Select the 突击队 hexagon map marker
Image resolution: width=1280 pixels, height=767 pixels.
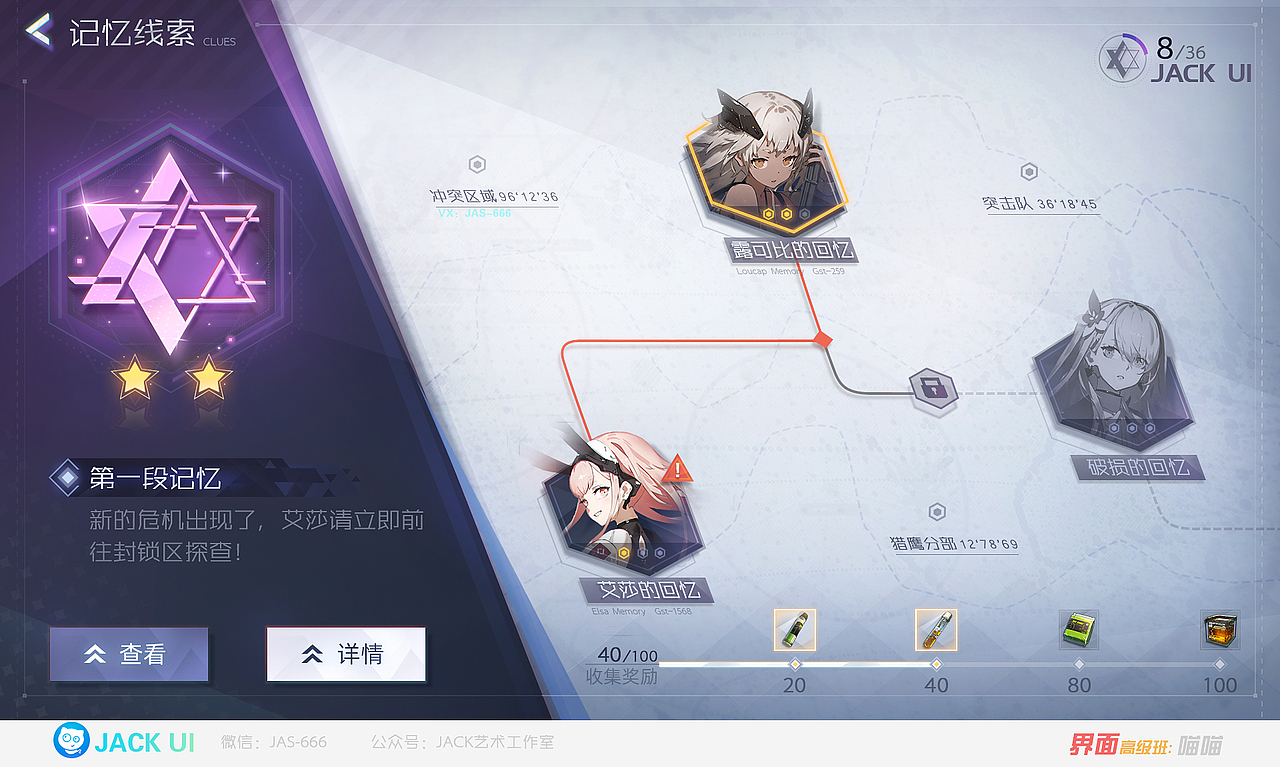pyautogui.click(x=1029, y=170)
